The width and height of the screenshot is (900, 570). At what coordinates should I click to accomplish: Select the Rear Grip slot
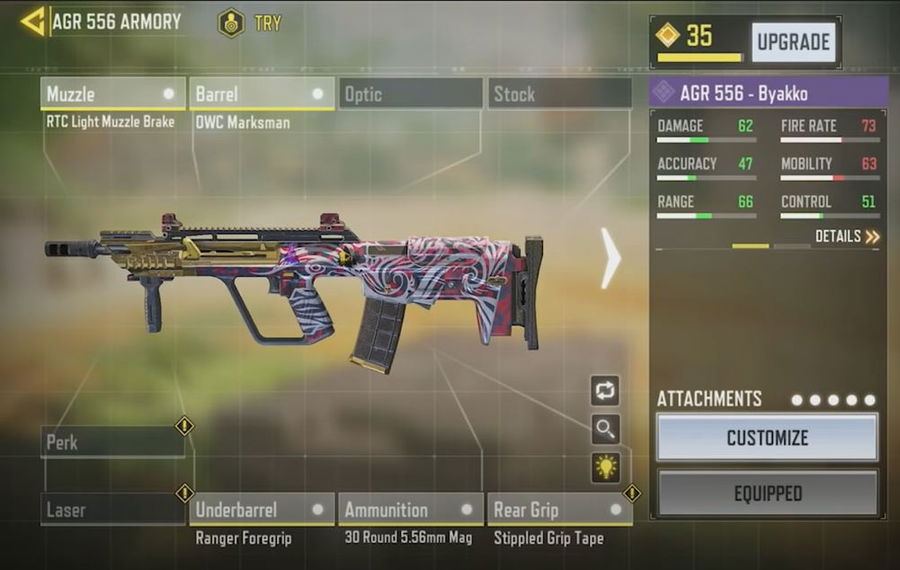tap(559, 510)
